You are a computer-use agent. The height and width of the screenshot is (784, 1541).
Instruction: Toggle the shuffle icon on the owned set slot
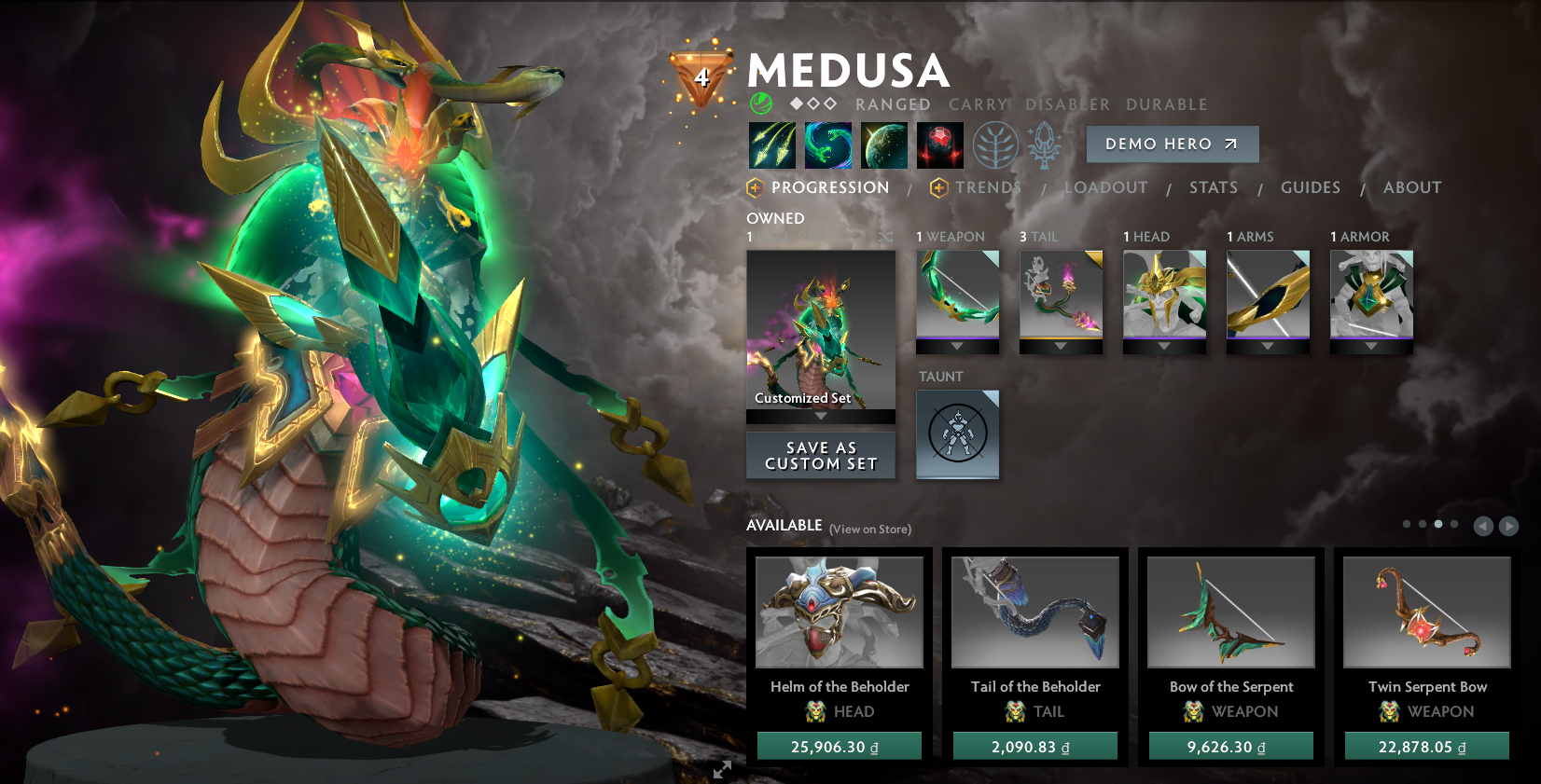pyautogui.click(x=885, y=238)
